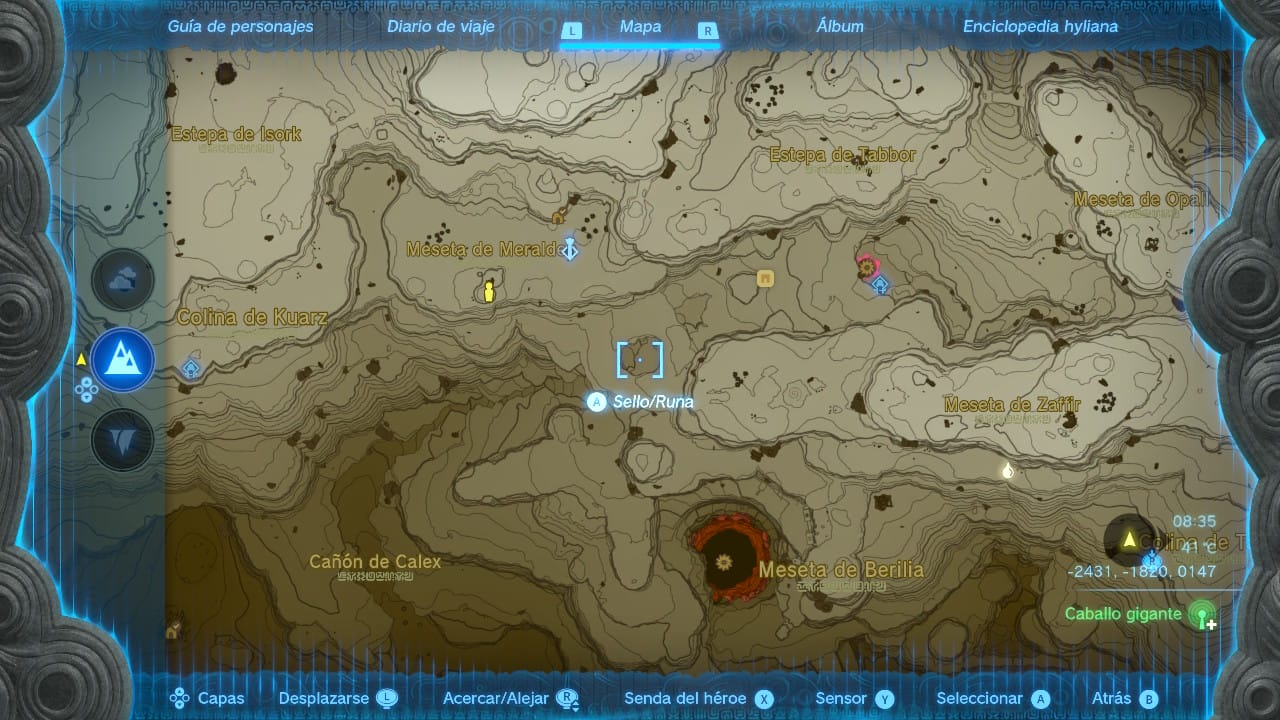Open the Guía de personajes tab

(x=240, y=27)
